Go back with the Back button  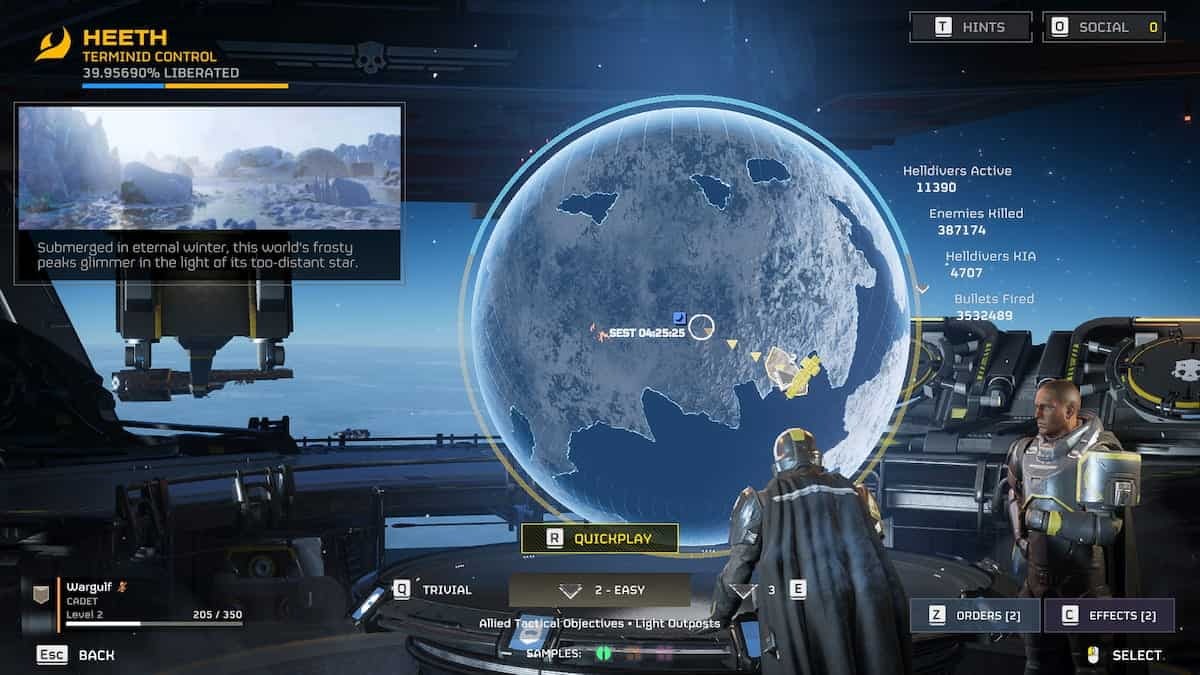coord(76,655)
